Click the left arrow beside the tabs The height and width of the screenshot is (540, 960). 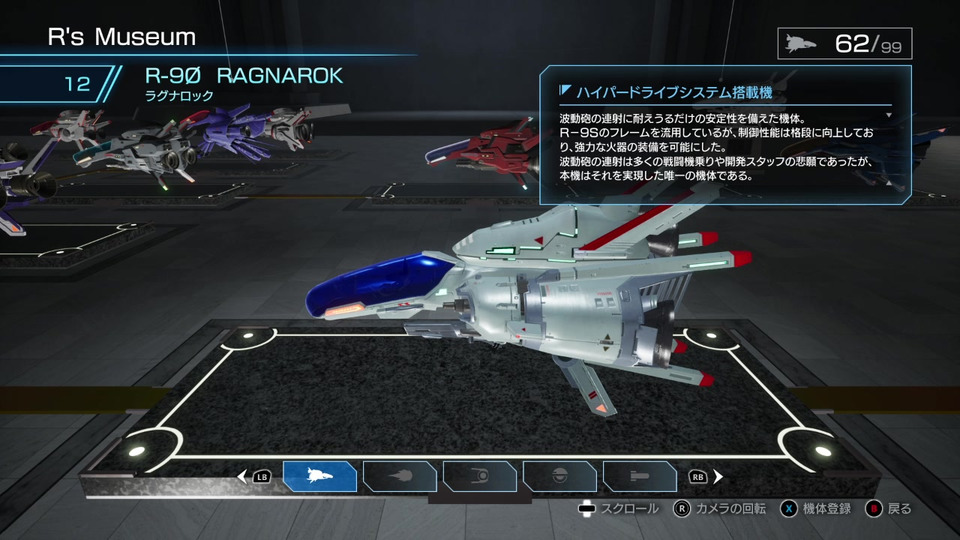click(242, 477)
